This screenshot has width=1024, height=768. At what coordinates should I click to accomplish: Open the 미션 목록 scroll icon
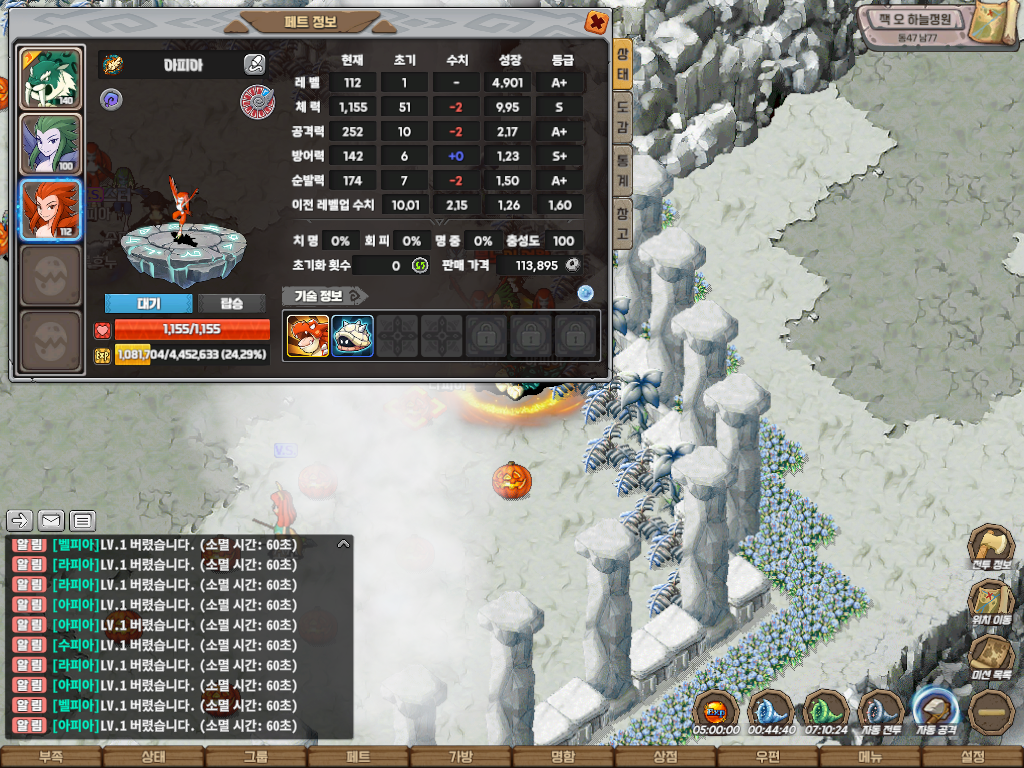(x=990, y=658)
